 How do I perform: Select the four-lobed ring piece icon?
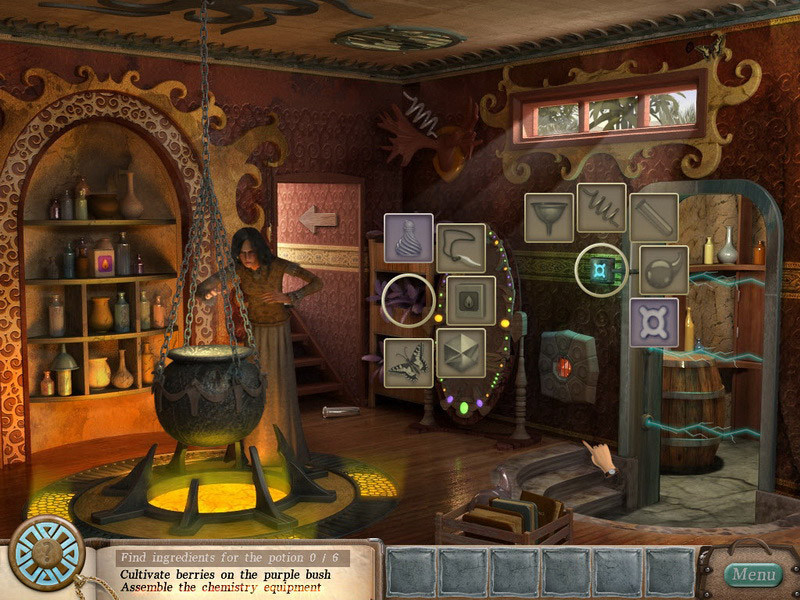click(x=654, y=322)
